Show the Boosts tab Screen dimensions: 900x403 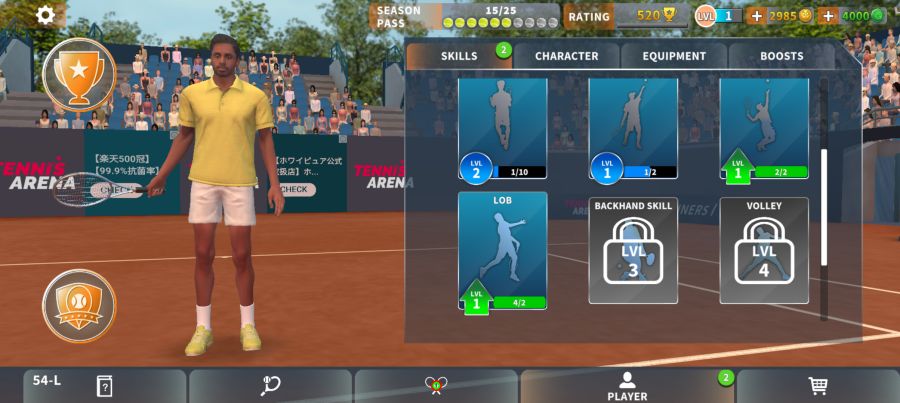coord(781,56)
